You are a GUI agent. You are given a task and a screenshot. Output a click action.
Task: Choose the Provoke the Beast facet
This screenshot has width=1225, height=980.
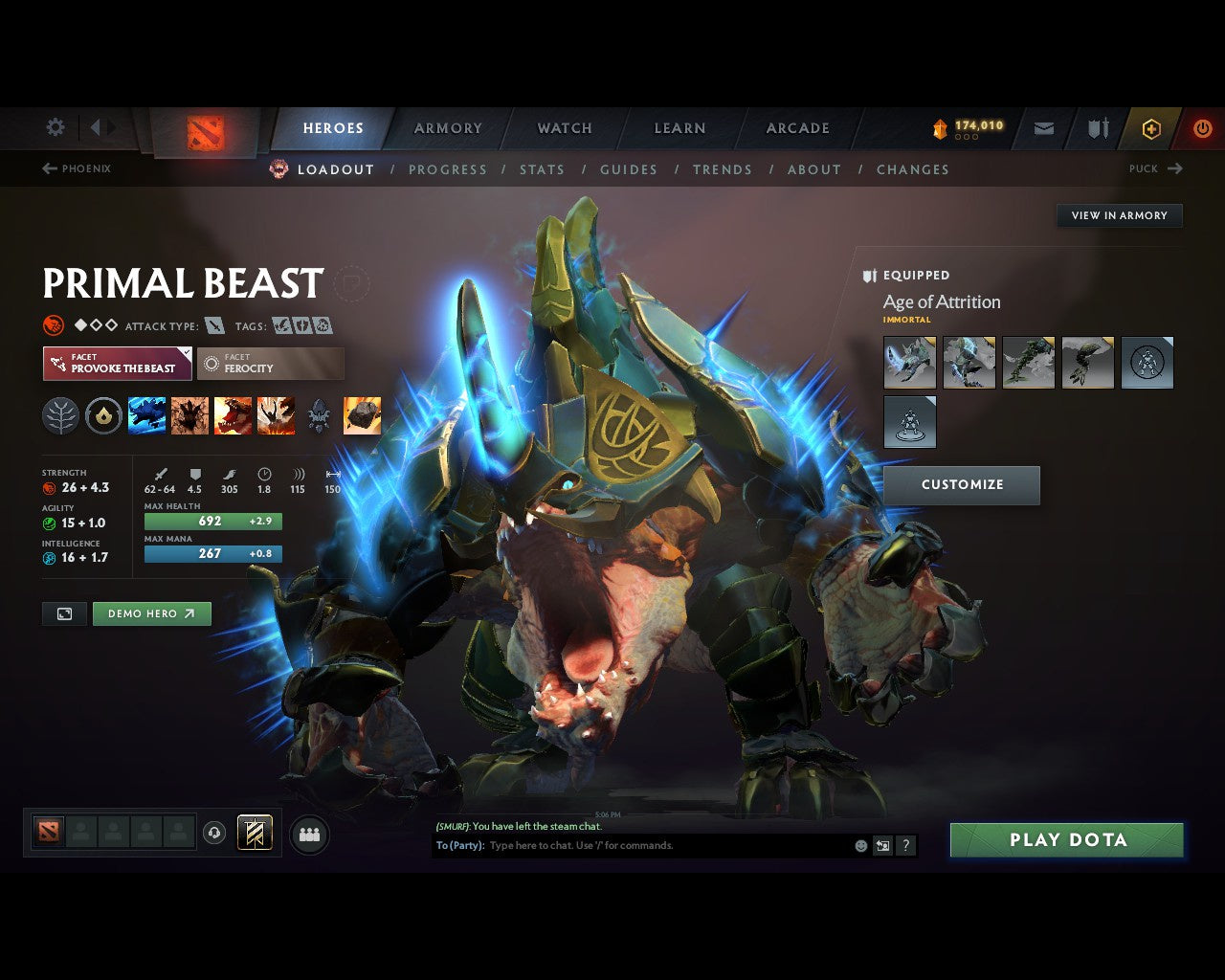point(117,364)
